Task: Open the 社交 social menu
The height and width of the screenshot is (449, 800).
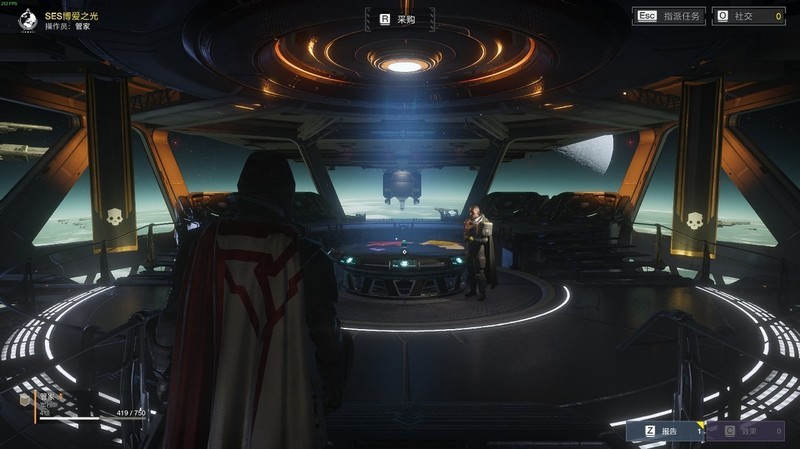Action: click(747, 17)
